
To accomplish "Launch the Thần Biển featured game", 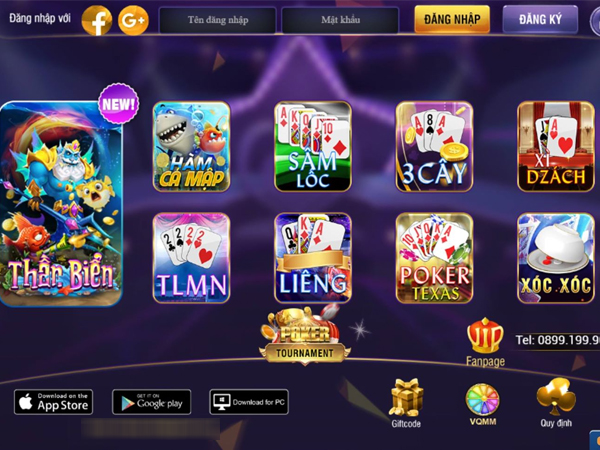I will (61, 204).
